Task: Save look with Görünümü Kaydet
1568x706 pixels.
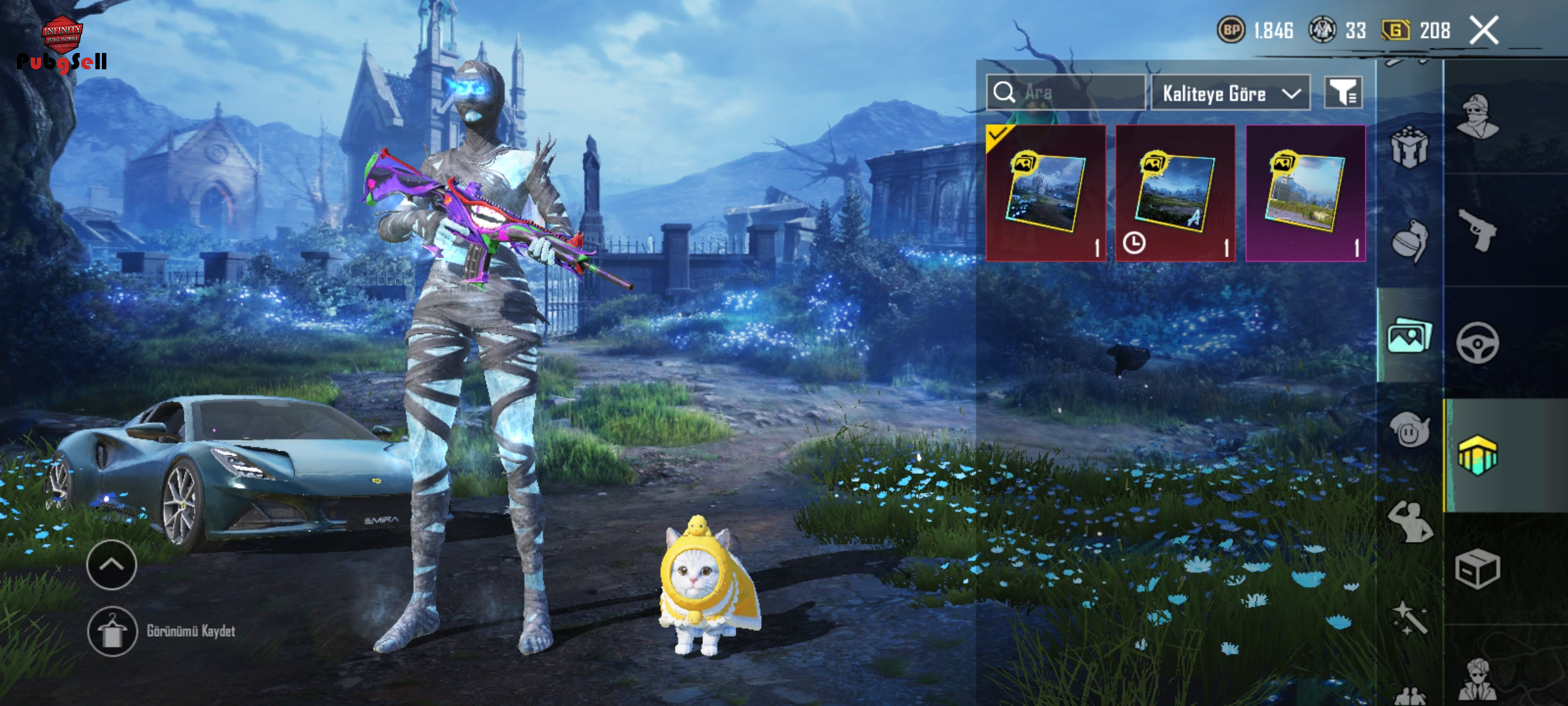Action: coord(162,631)
